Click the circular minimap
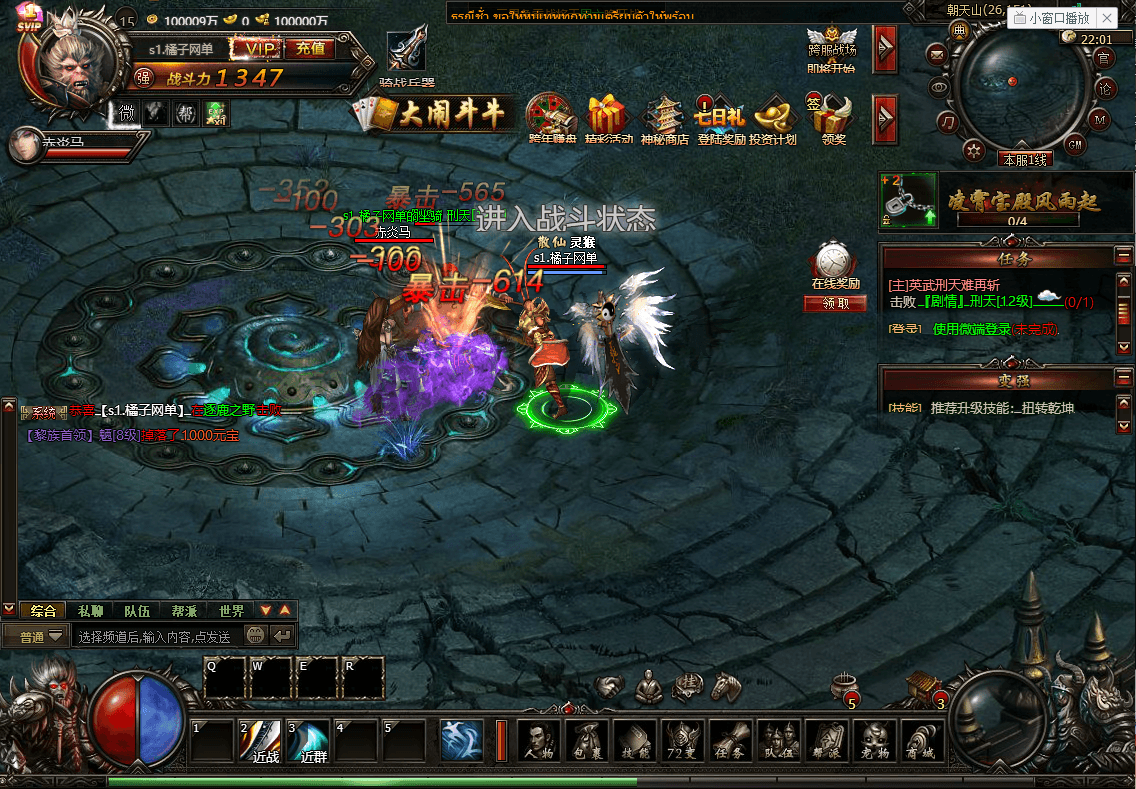 coord(1019,90)
